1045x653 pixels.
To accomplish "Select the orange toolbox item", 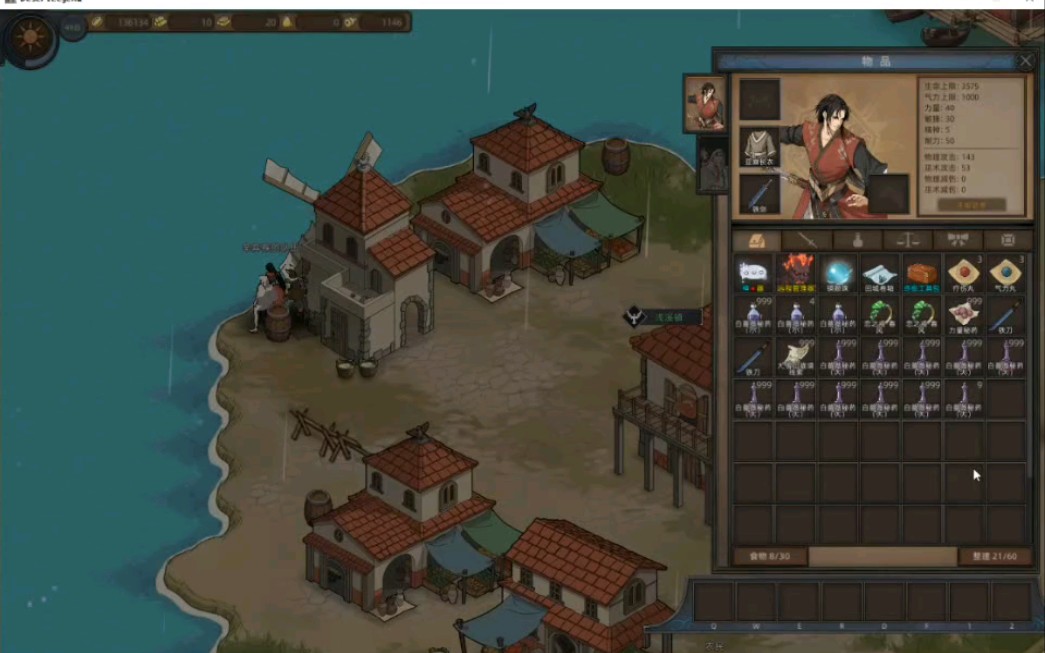I will 922,274.
